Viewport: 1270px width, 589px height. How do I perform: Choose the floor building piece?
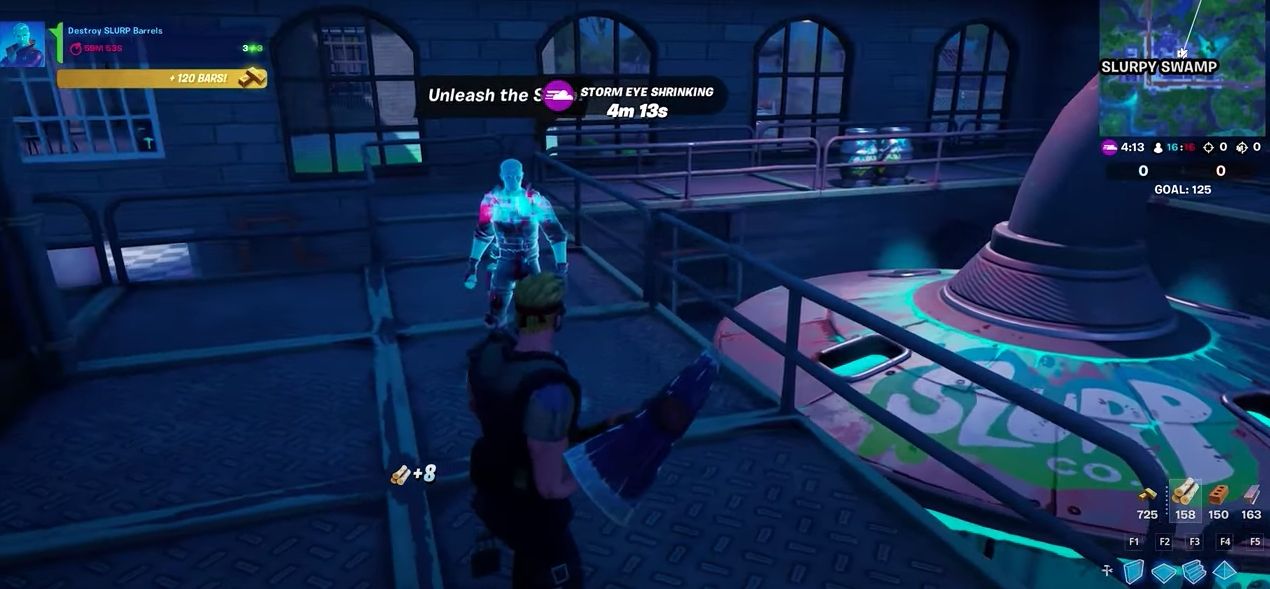tap(1164, 572)
